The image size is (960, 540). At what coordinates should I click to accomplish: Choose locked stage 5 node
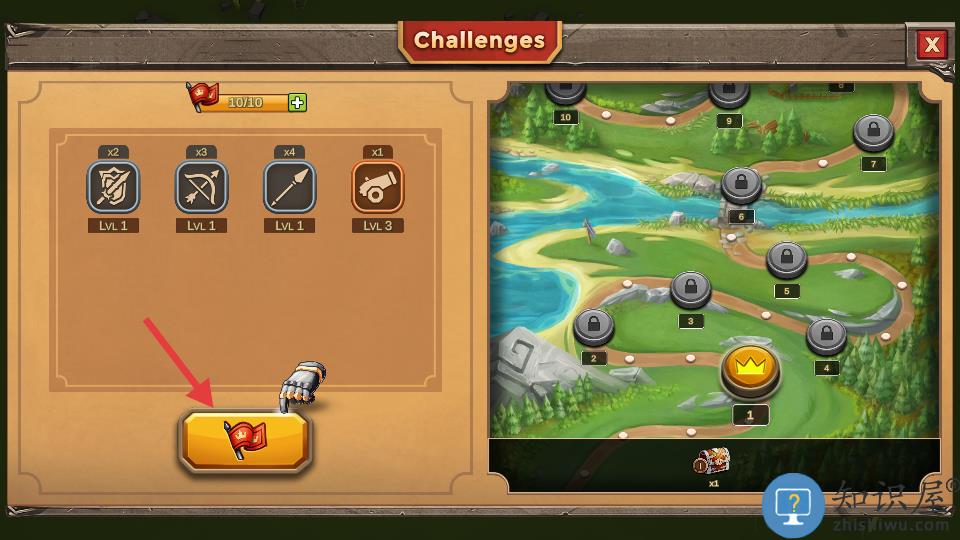(786, 258)
